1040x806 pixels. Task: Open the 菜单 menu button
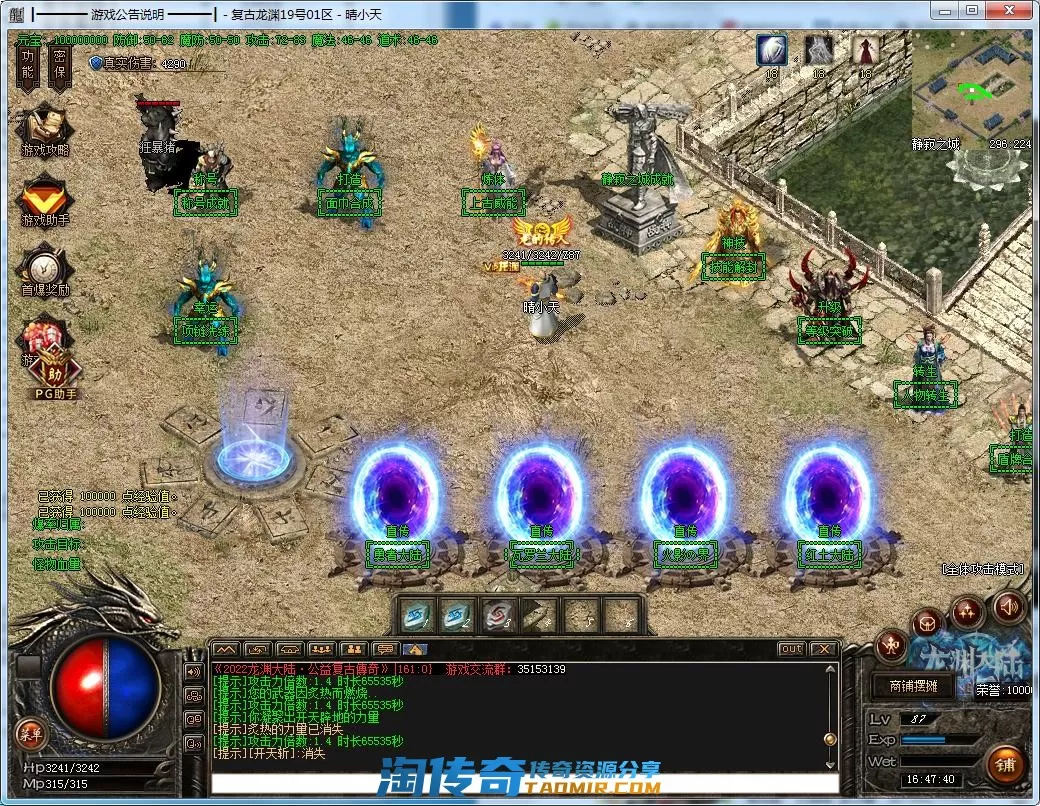pos(30,734)
